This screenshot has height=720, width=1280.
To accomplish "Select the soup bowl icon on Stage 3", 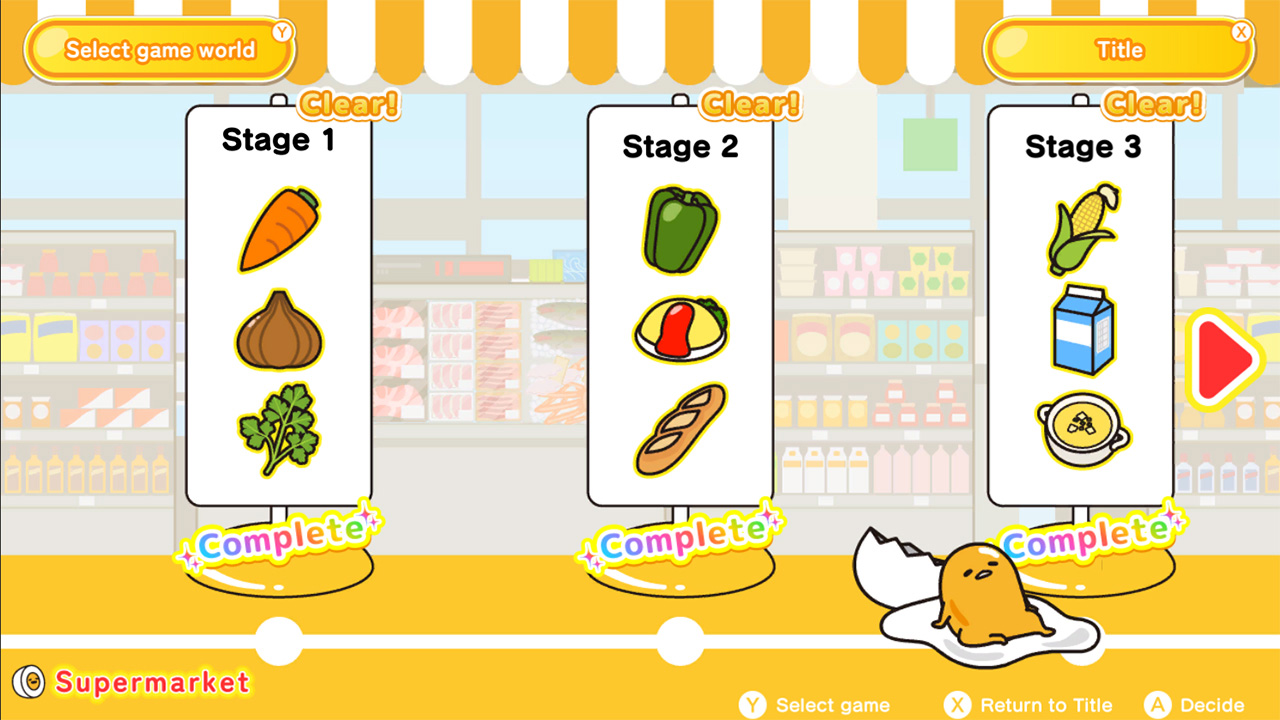I will [1081, 424].
